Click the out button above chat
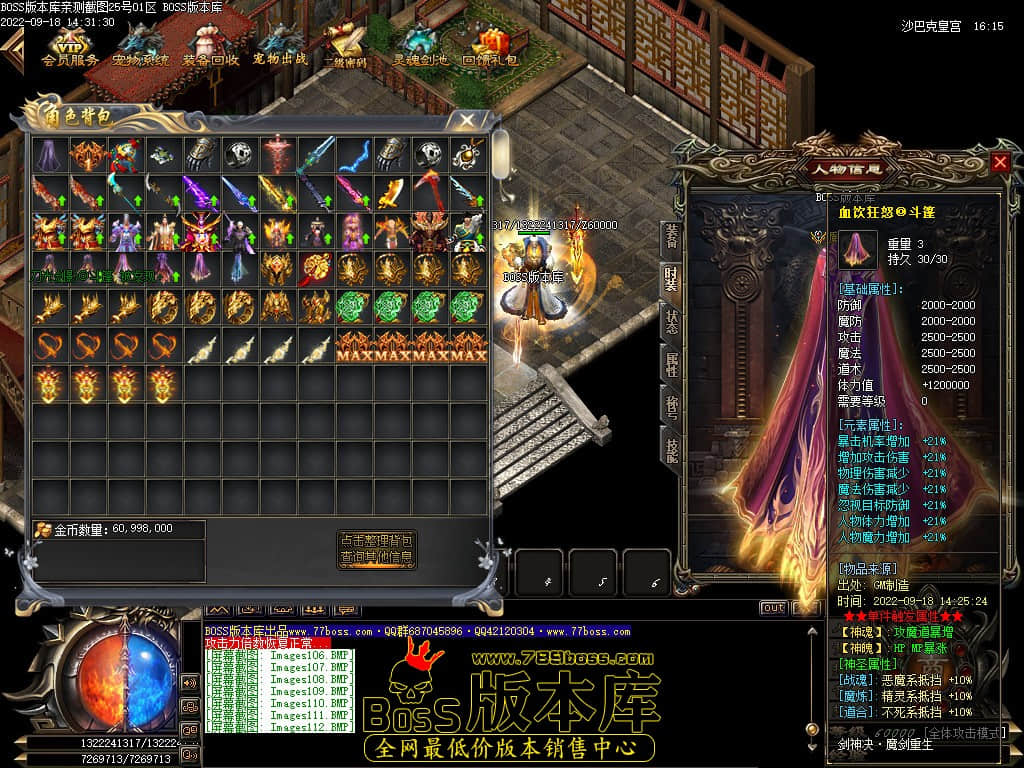Image resolution: width=1024 pixels, height=768 pixels. pos(773,607)
